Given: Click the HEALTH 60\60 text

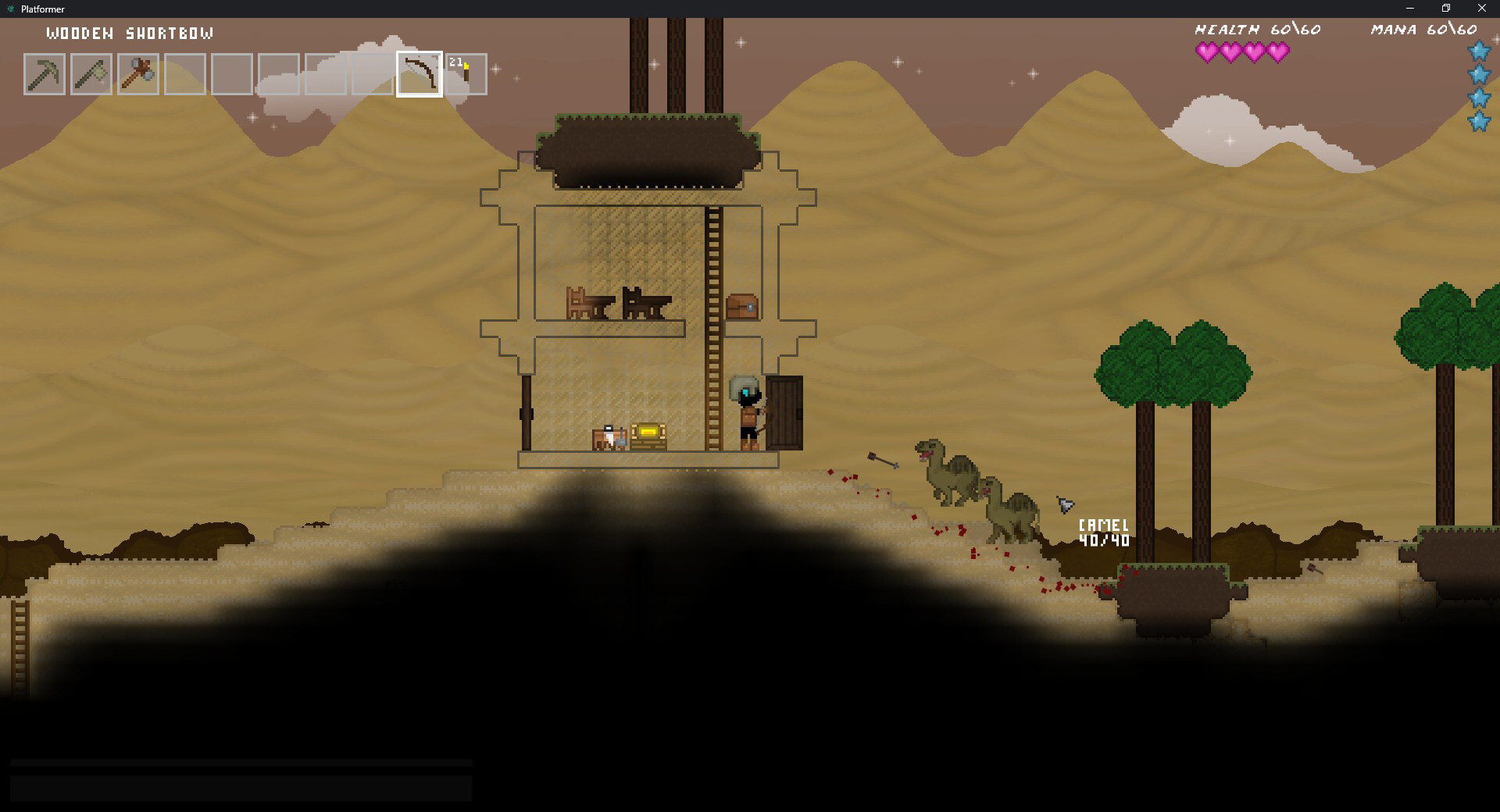Looking at the screenshot, I should pos(1256,29).
